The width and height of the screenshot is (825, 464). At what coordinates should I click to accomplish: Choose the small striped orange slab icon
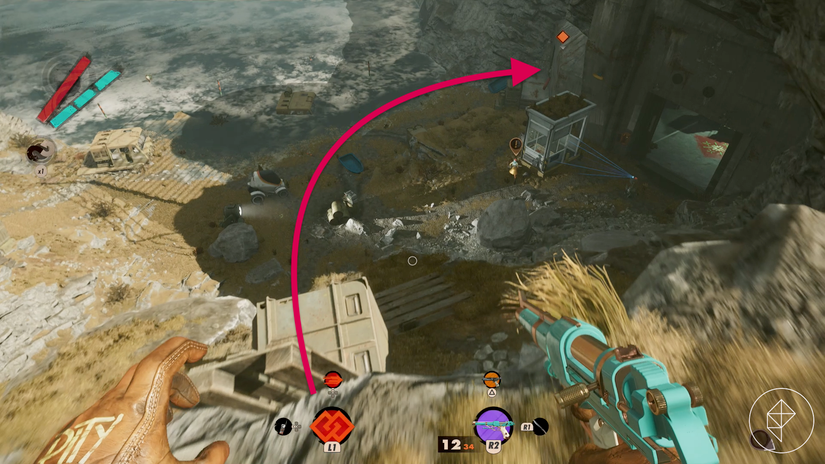pos(333,379)
